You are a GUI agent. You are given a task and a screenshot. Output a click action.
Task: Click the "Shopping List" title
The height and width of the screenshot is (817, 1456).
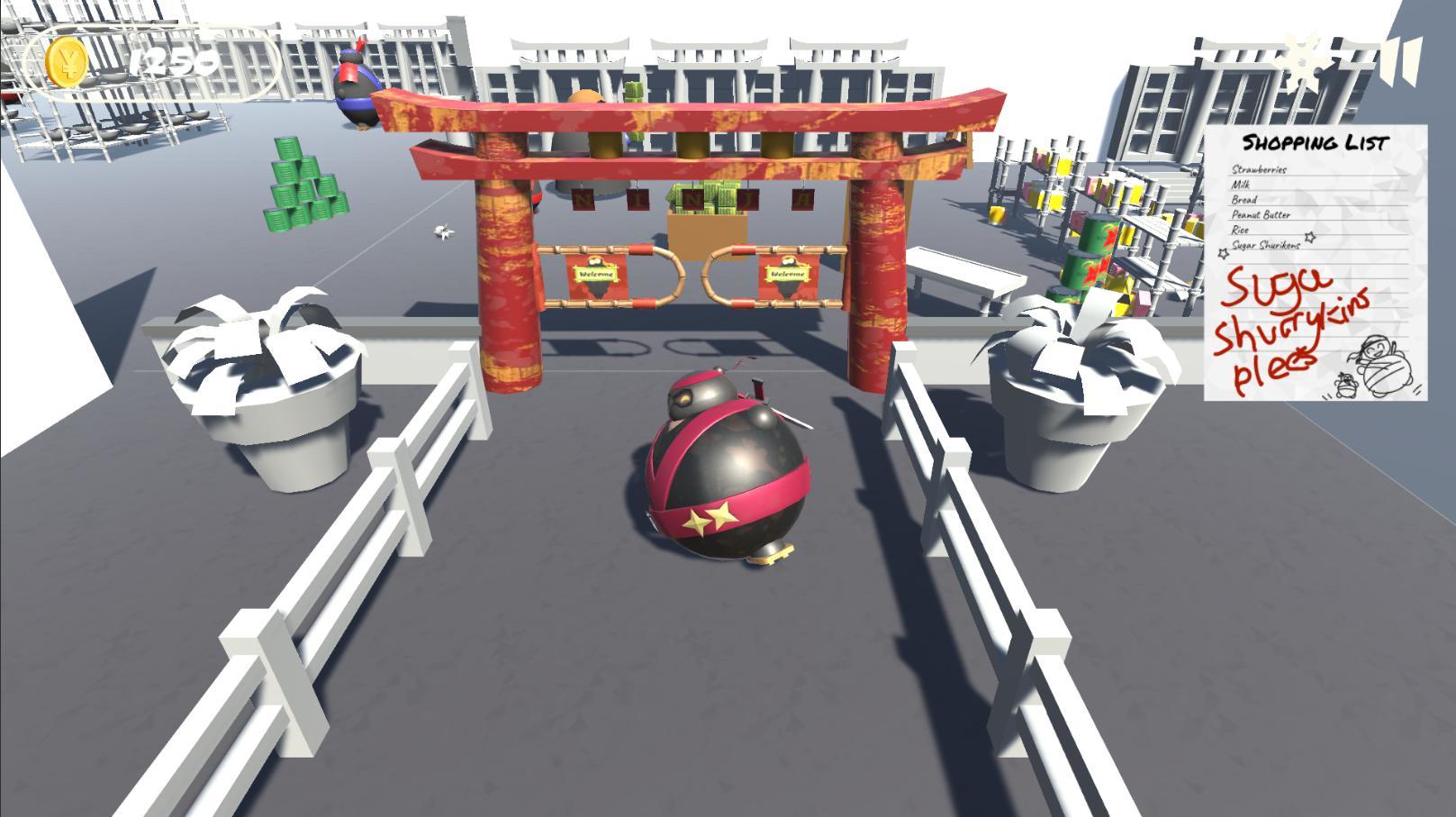click(1317, 141)
